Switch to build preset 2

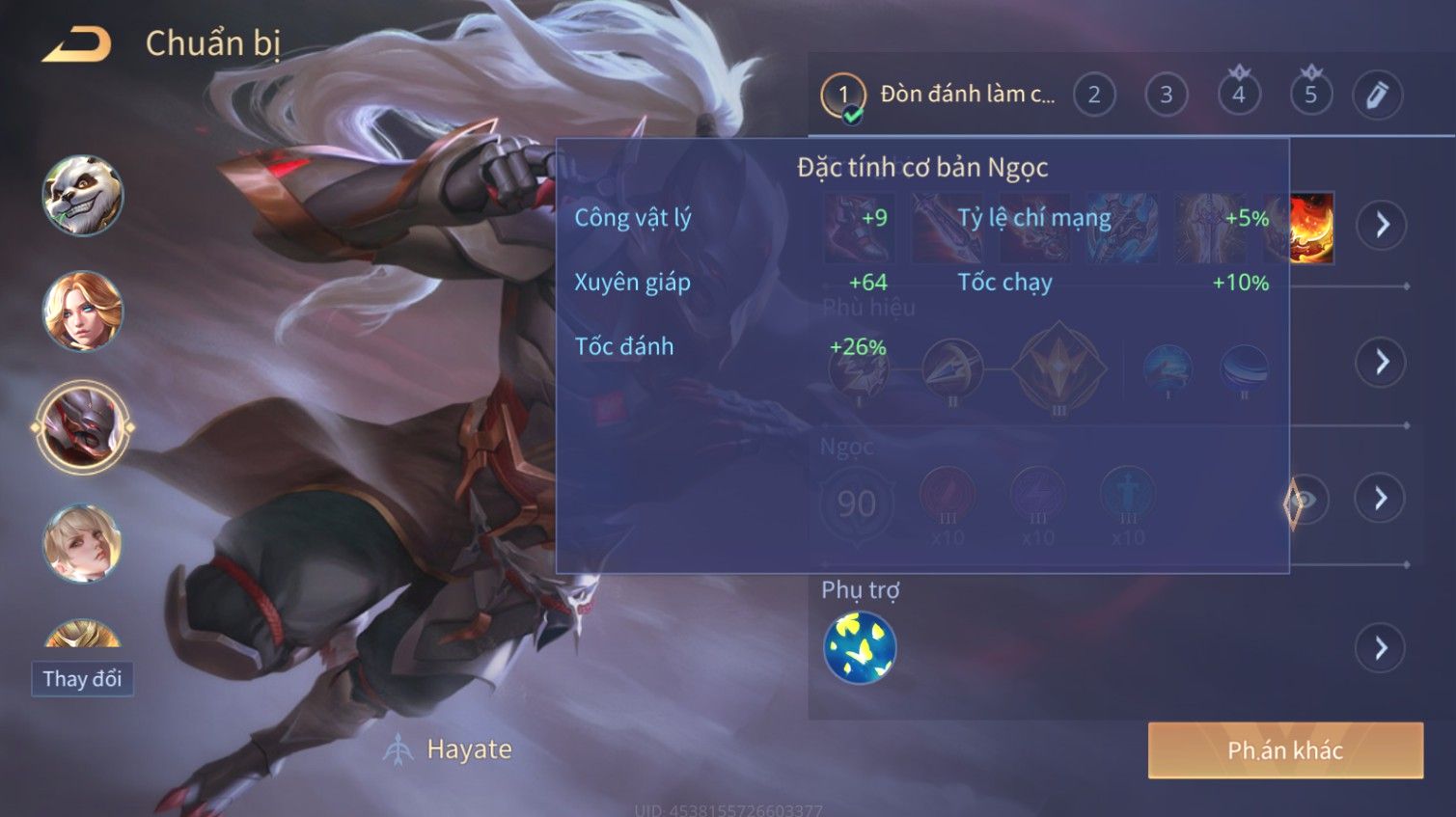pos(1094,95)
